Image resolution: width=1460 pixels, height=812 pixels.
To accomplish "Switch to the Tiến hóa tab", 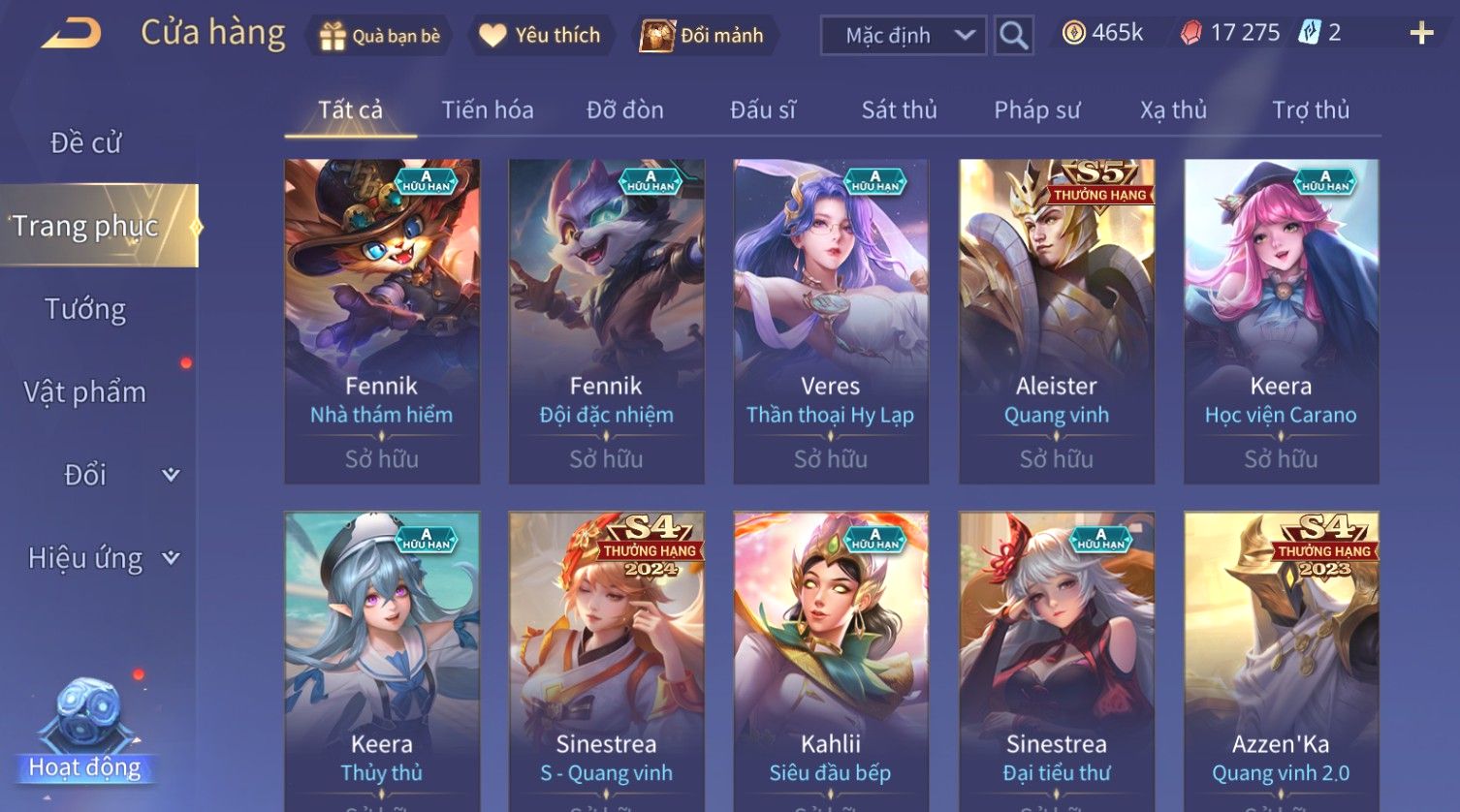I will coord(488,110).
